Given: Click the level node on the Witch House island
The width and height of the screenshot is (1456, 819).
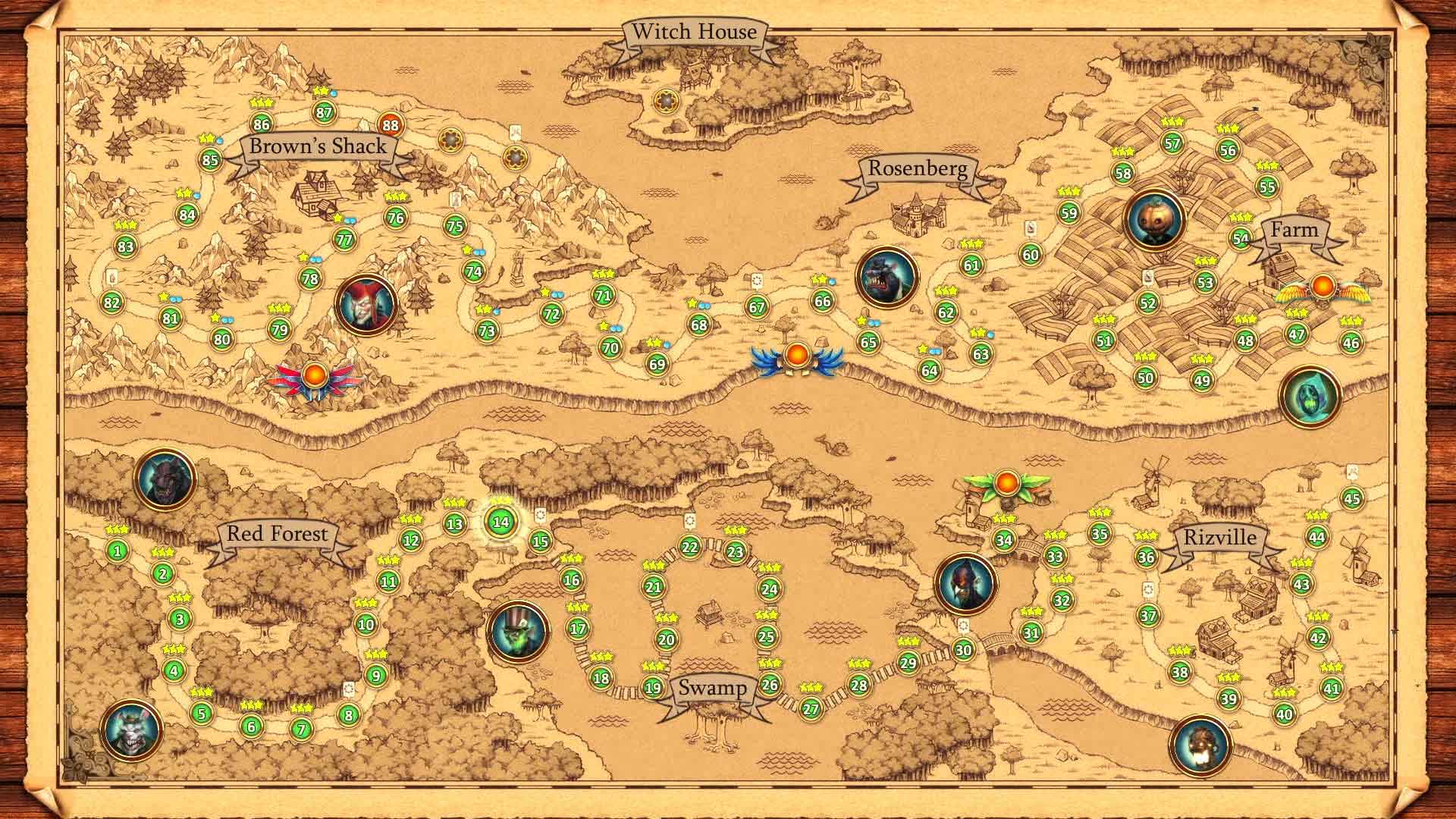Looking at the screenshot, I should [667, 99].
